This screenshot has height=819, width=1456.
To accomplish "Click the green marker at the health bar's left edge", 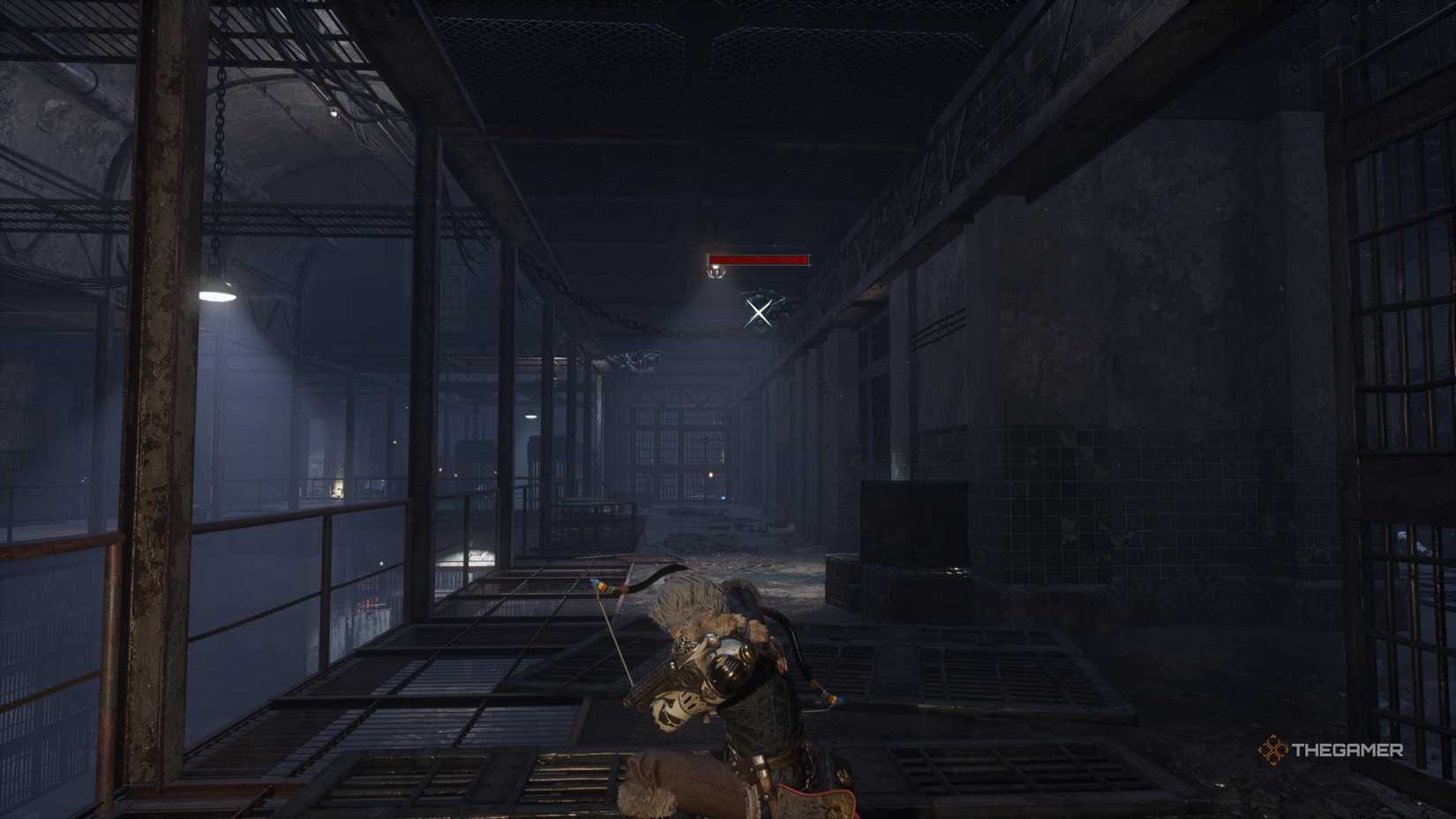I will [708, 260].
